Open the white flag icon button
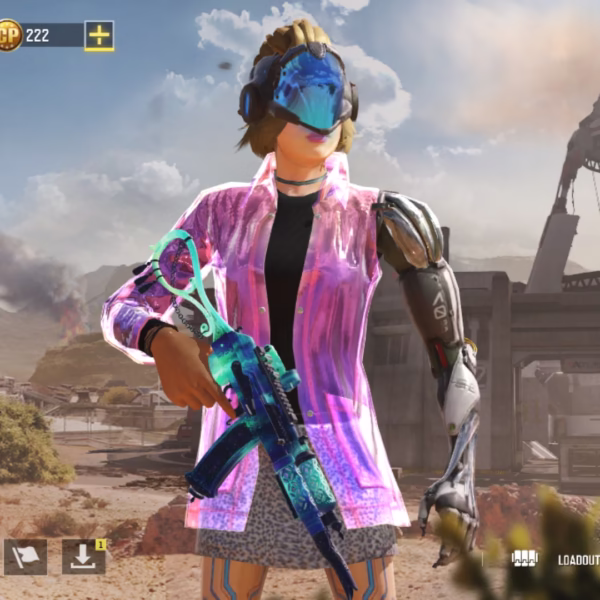Viewport: 600px width, 600px height. (25, 557)
